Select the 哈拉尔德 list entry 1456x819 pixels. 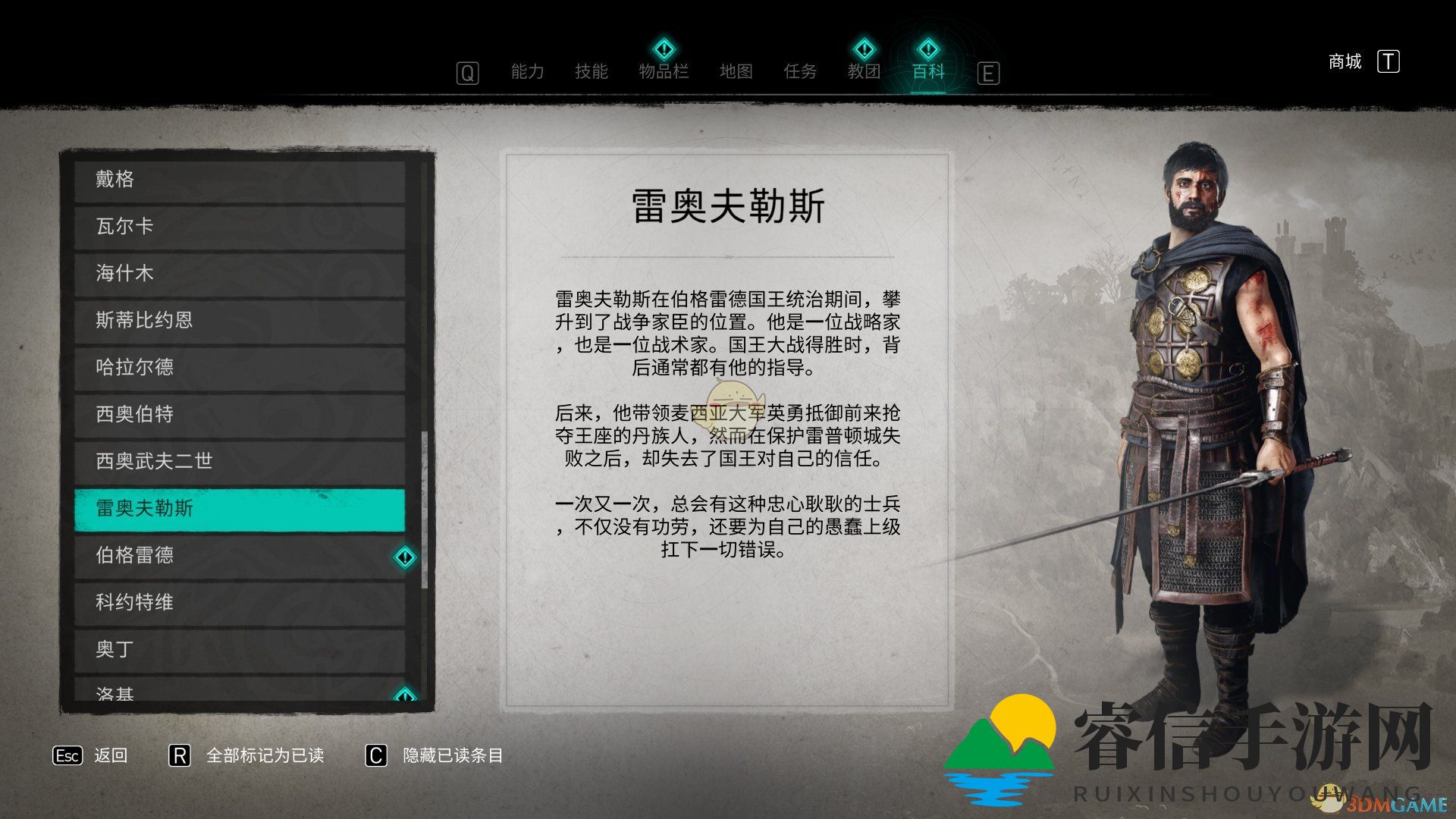tap(227, 368)
